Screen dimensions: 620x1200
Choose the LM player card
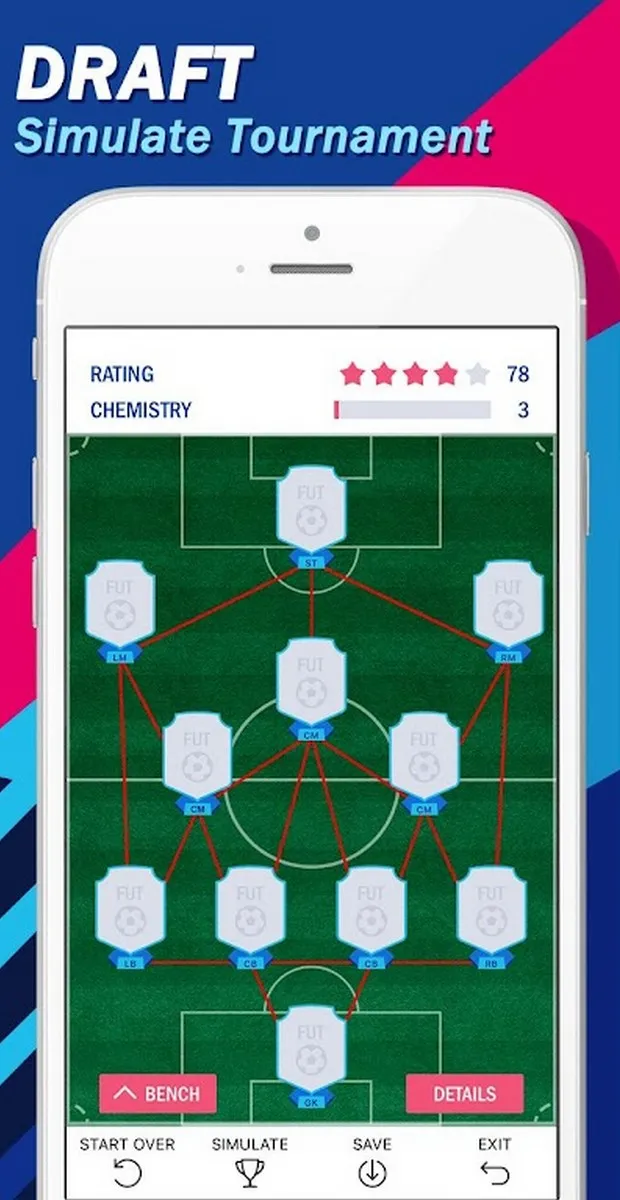120,605
